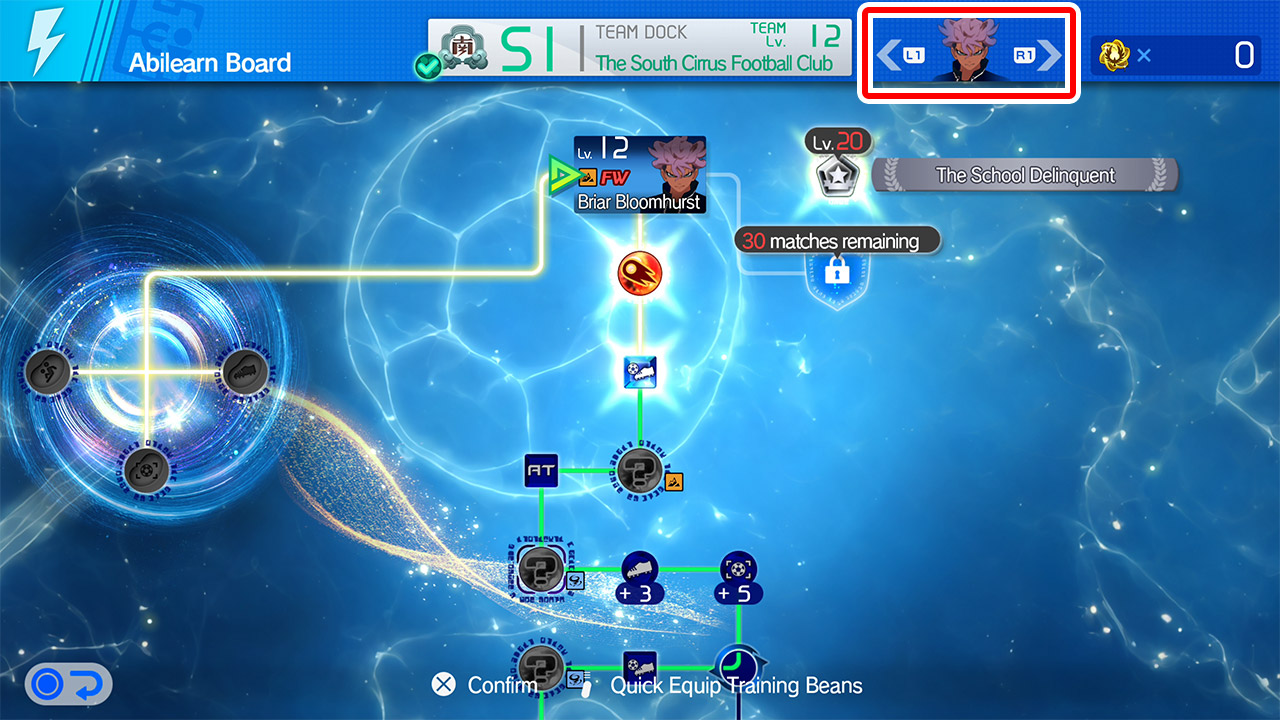Screen dimensions: 1280x720
Task: Click the AT attribute node
Action: coord(540,470)
